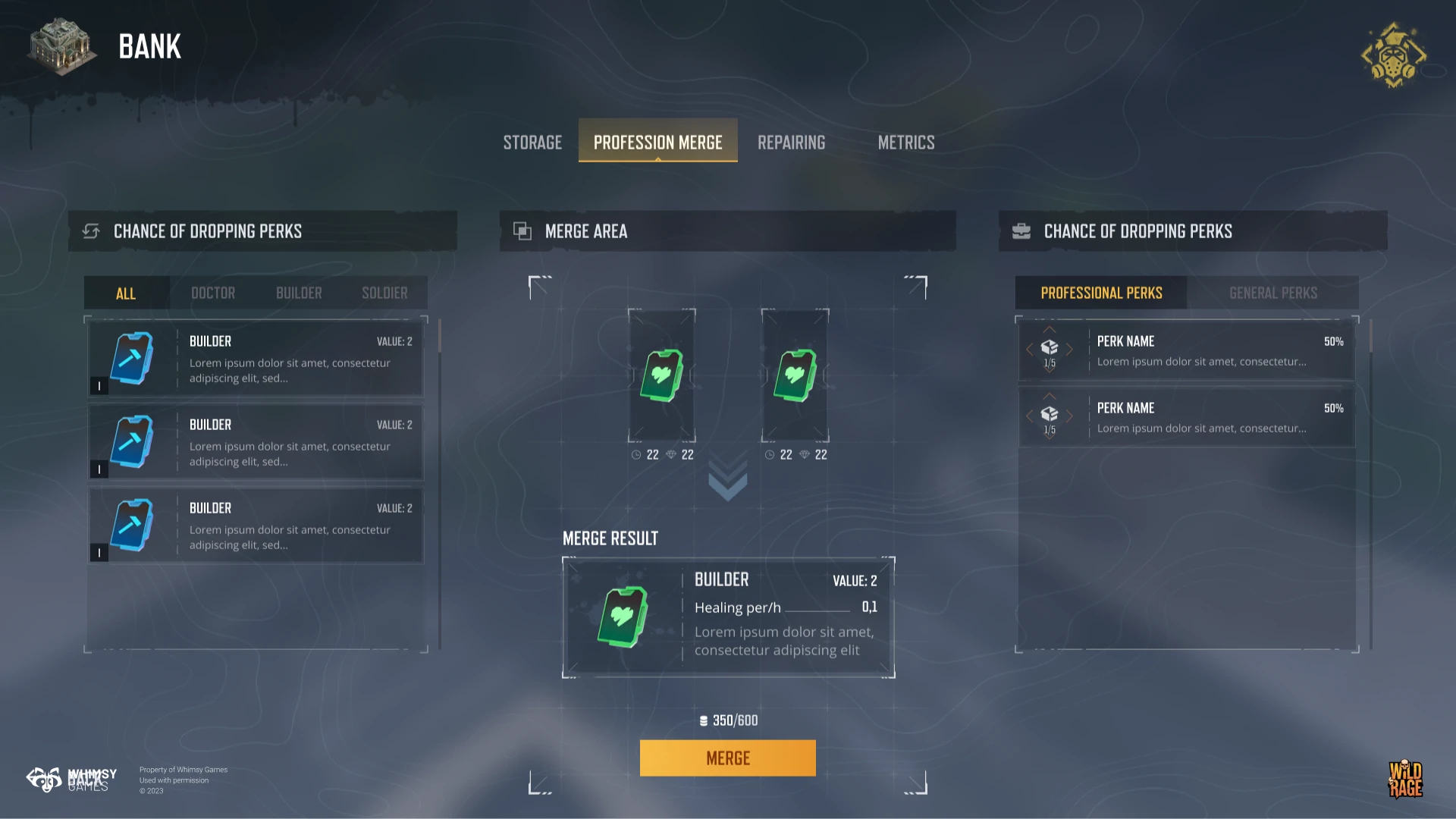Click the yellow Merge button
The width and height of the screenshot is (1456, 819).
[728, 758]
